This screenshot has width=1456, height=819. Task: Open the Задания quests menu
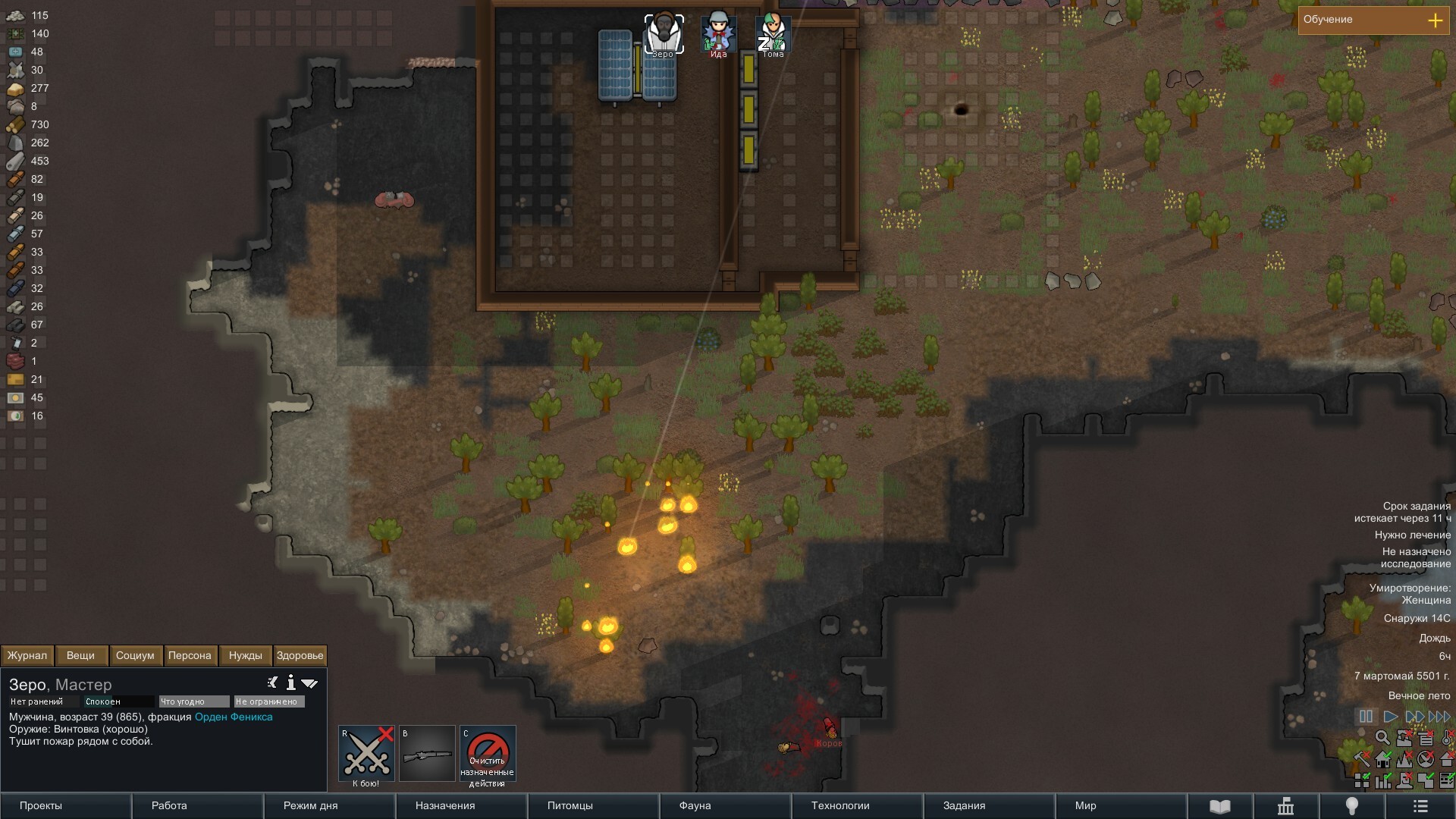coord(964,805)
